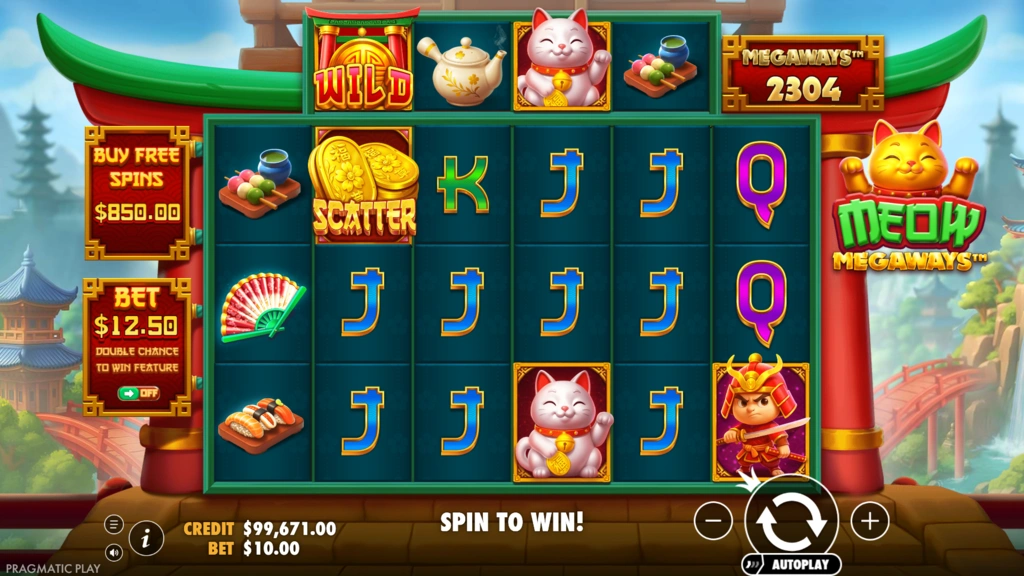Toggle the quick spin icon beside Autoplay
The image size is (1024, 576).
[x=754, y=564]
